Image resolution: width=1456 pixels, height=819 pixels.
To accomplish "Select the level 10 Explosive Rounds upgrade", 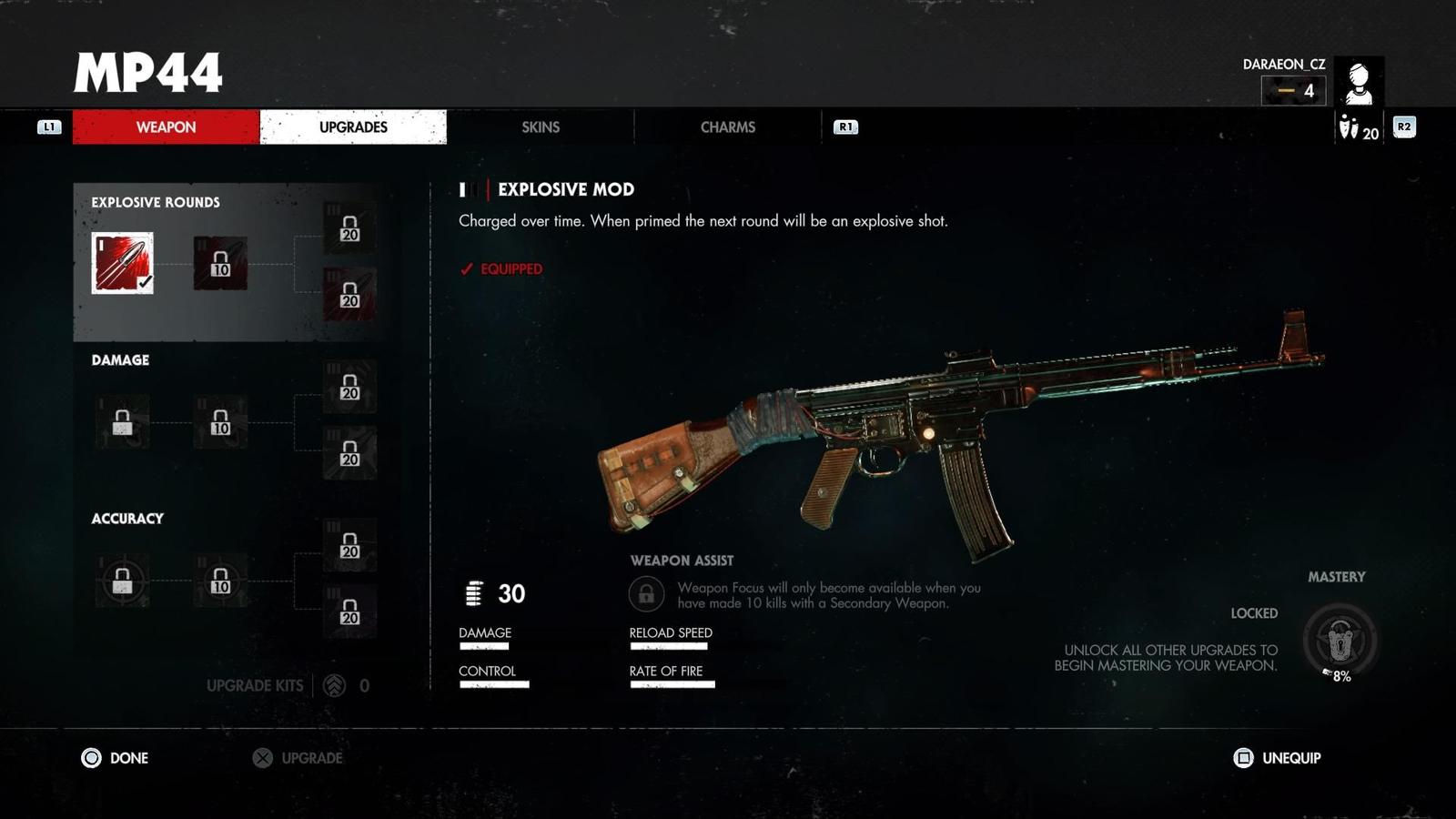I will coord(220,263).
